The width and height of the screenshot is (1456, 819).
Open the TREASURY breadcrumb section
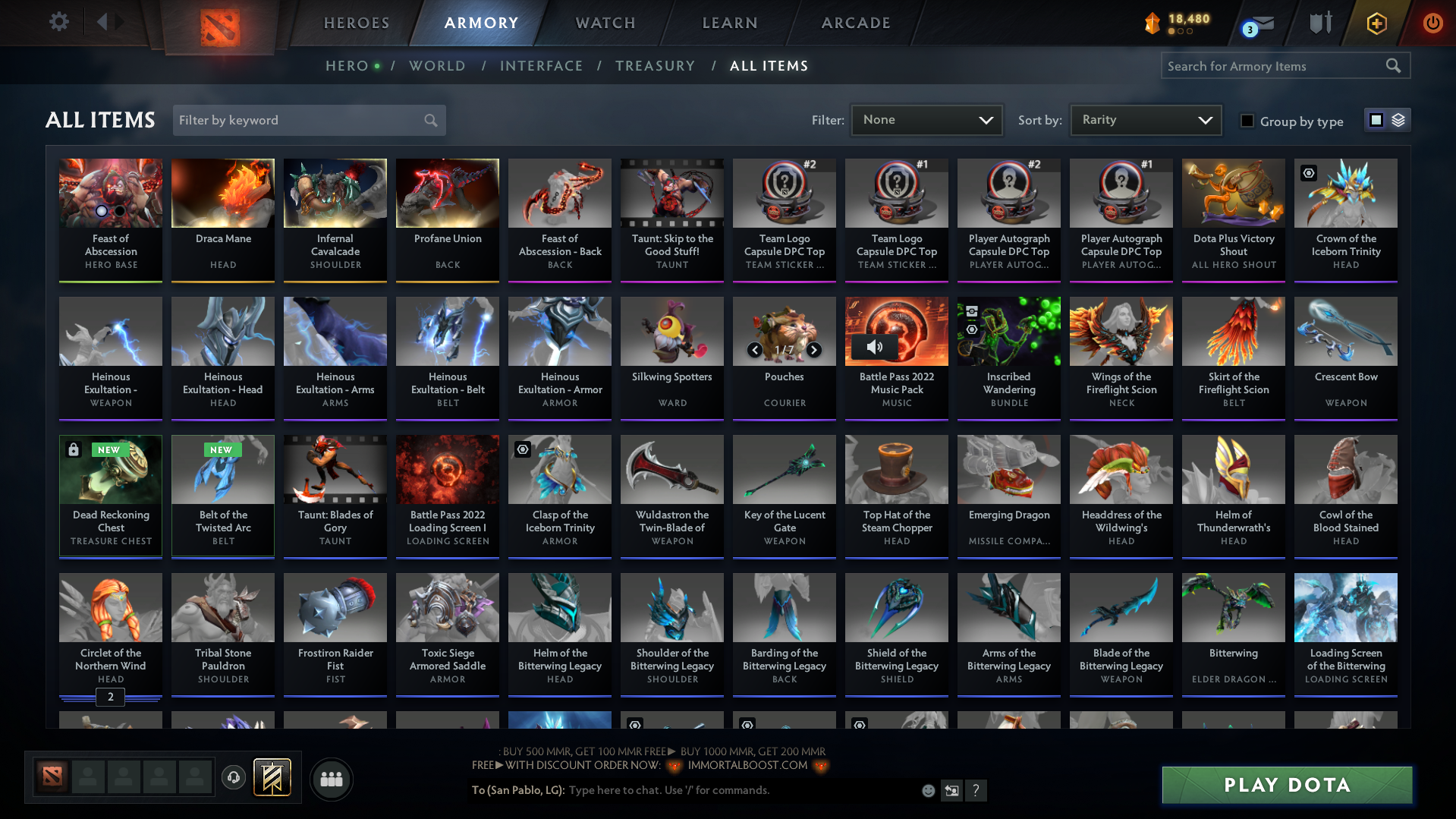click(656, 66)
